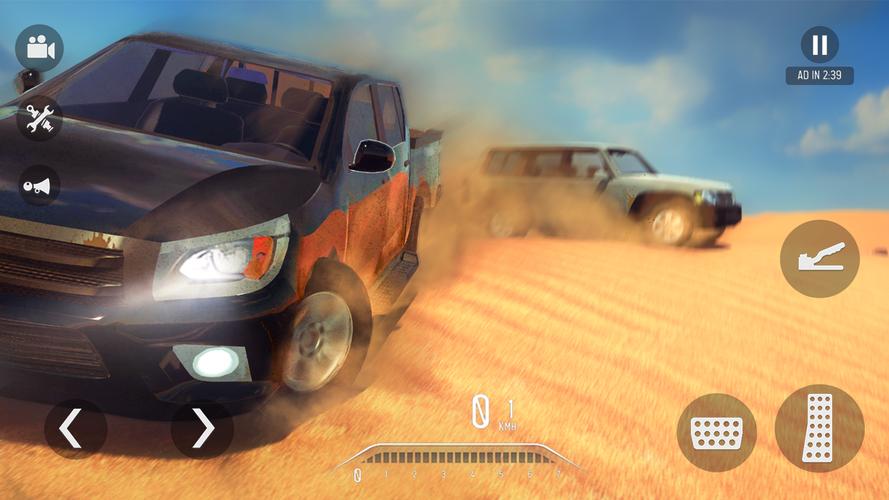This screenshot has width=889, height=500.
Task: Steer left with the left arrow
Action: 75,429
